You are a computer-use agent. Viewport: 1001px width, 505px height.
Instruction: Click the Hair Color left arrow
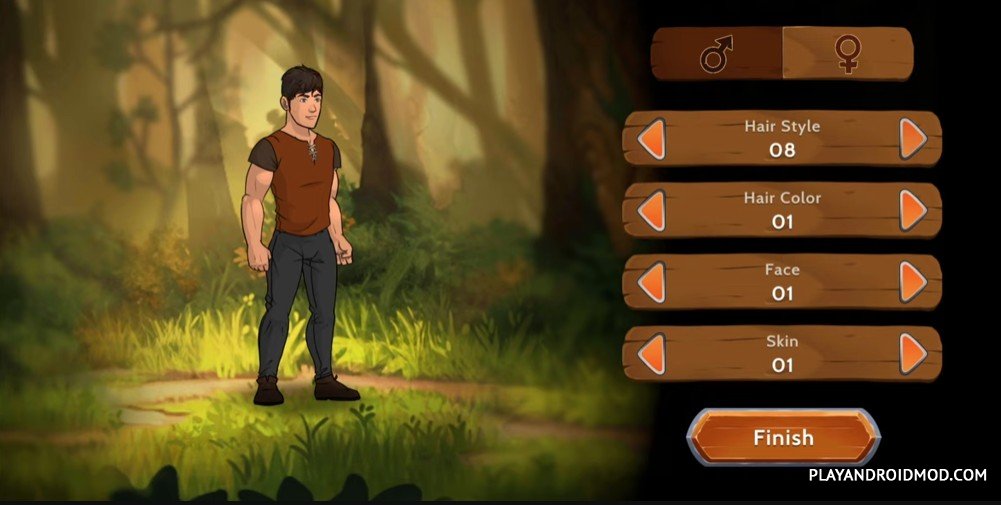[651, 211]
